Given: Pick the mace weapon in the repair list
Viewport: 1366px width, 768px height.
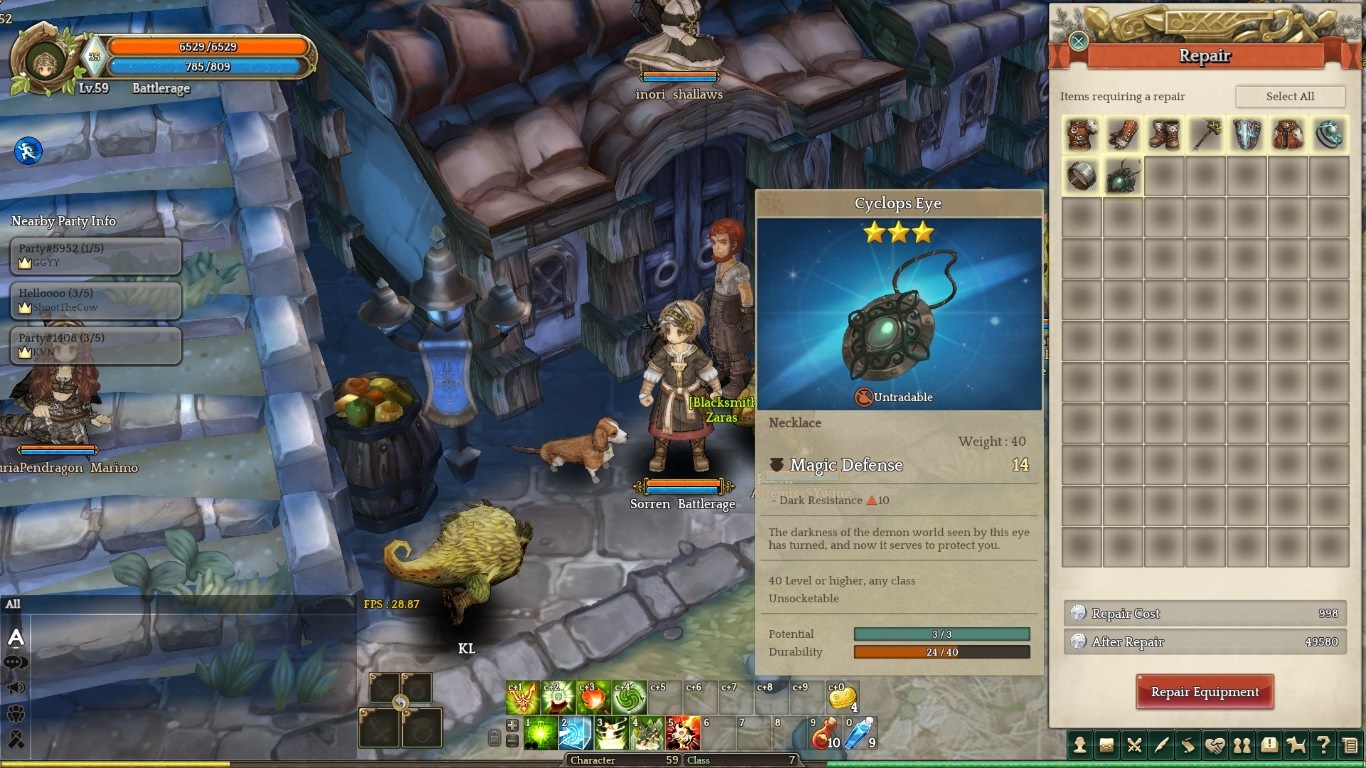Looking at the screenshot, I should click(x=1205, y=135).
